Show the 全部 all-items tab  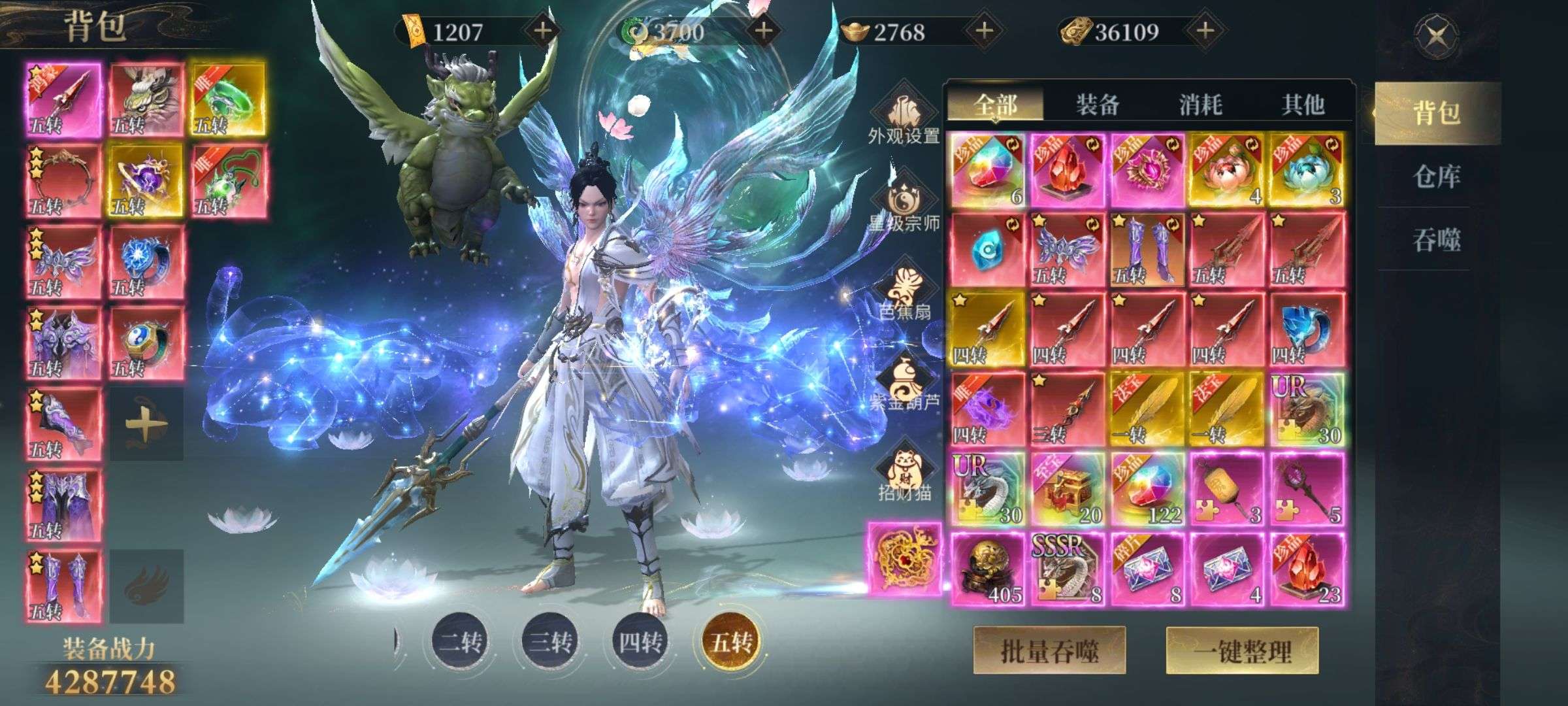pyautogui.click(x=996, y=105)
